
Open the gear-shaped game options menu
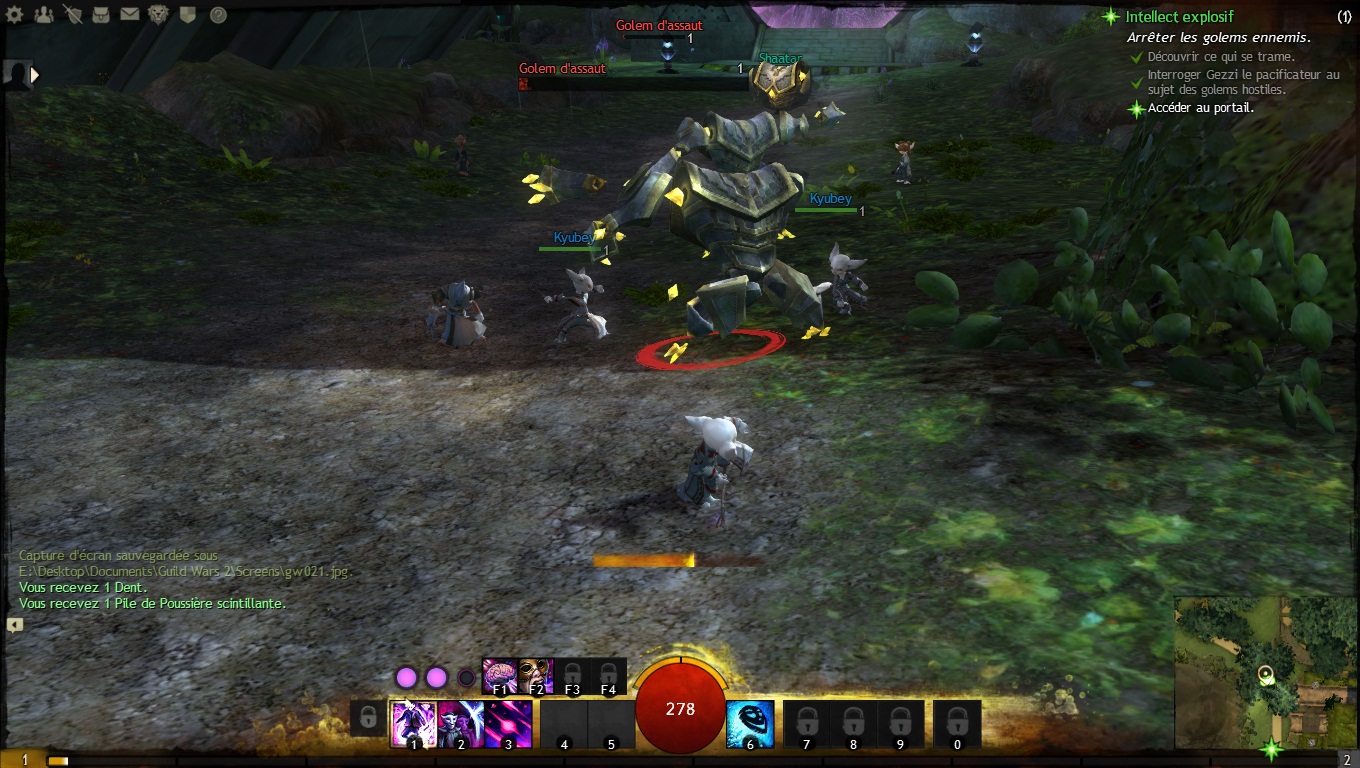(x=14, y=15)
